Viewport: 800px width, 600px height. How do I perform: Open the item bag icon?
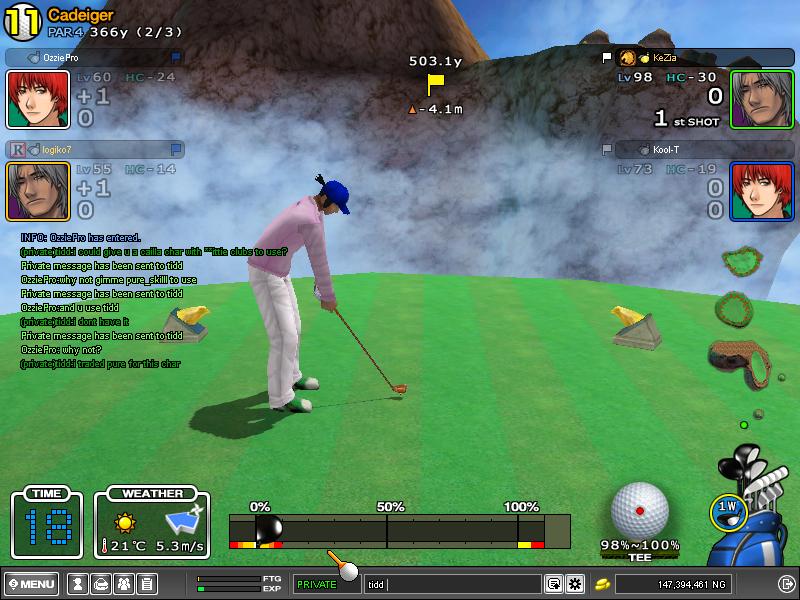[100, 584]
